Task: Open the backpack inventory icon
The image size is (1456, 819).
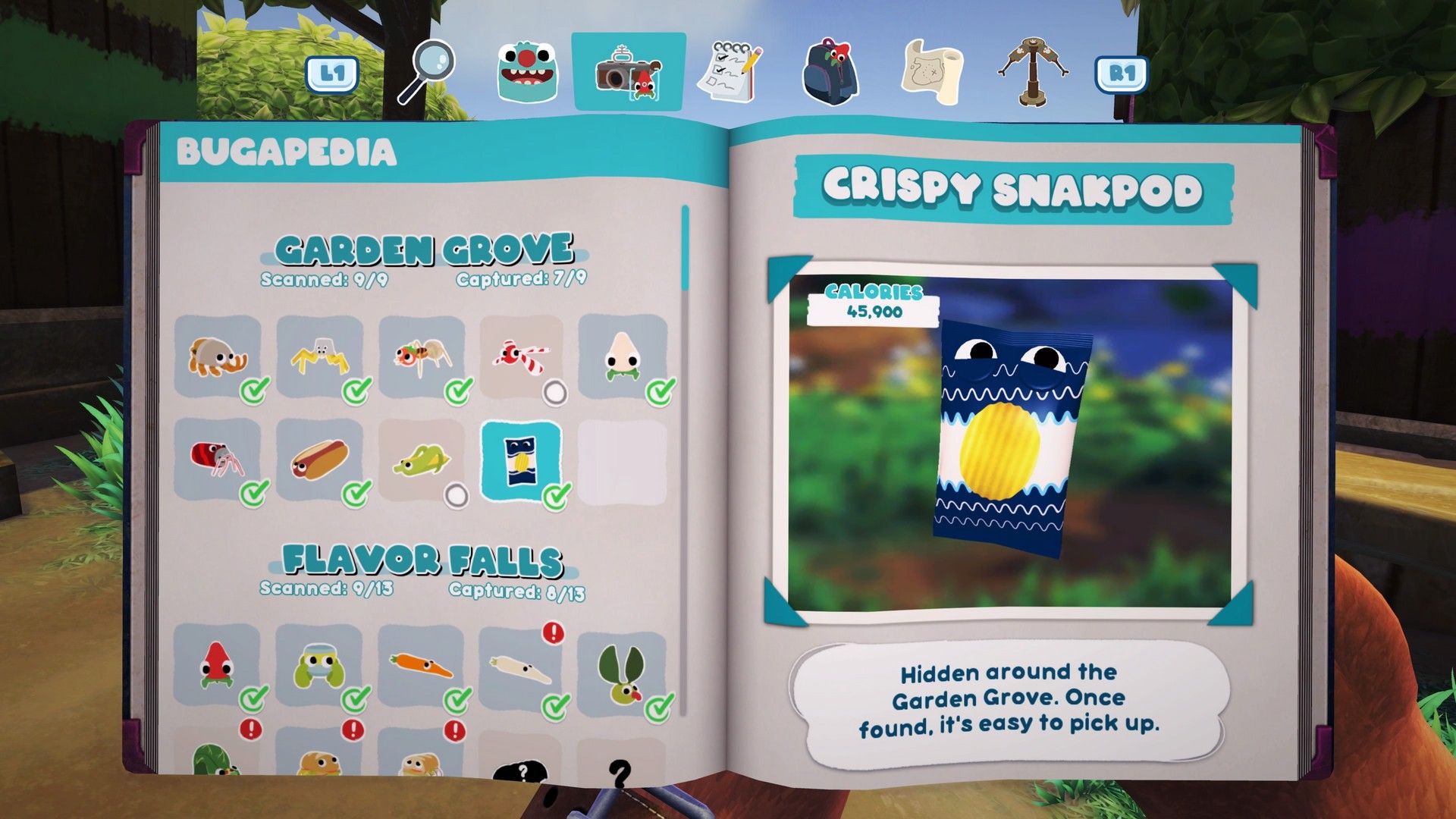Action: (830, 72)
